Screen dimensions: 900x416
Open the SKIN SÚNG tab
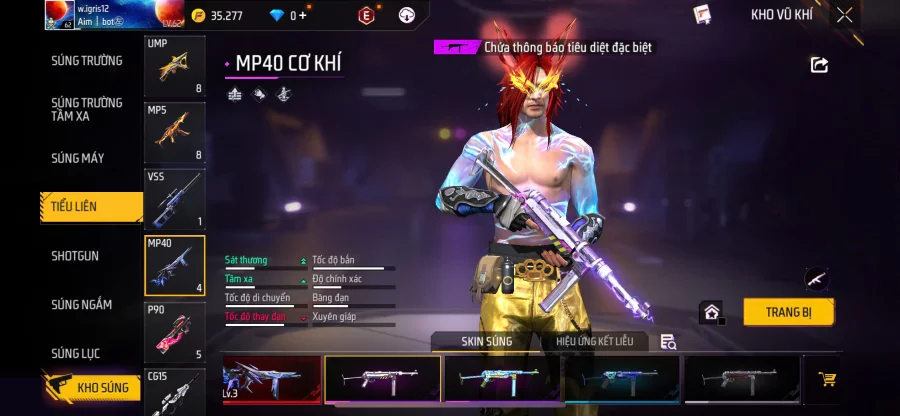(487, 342)
